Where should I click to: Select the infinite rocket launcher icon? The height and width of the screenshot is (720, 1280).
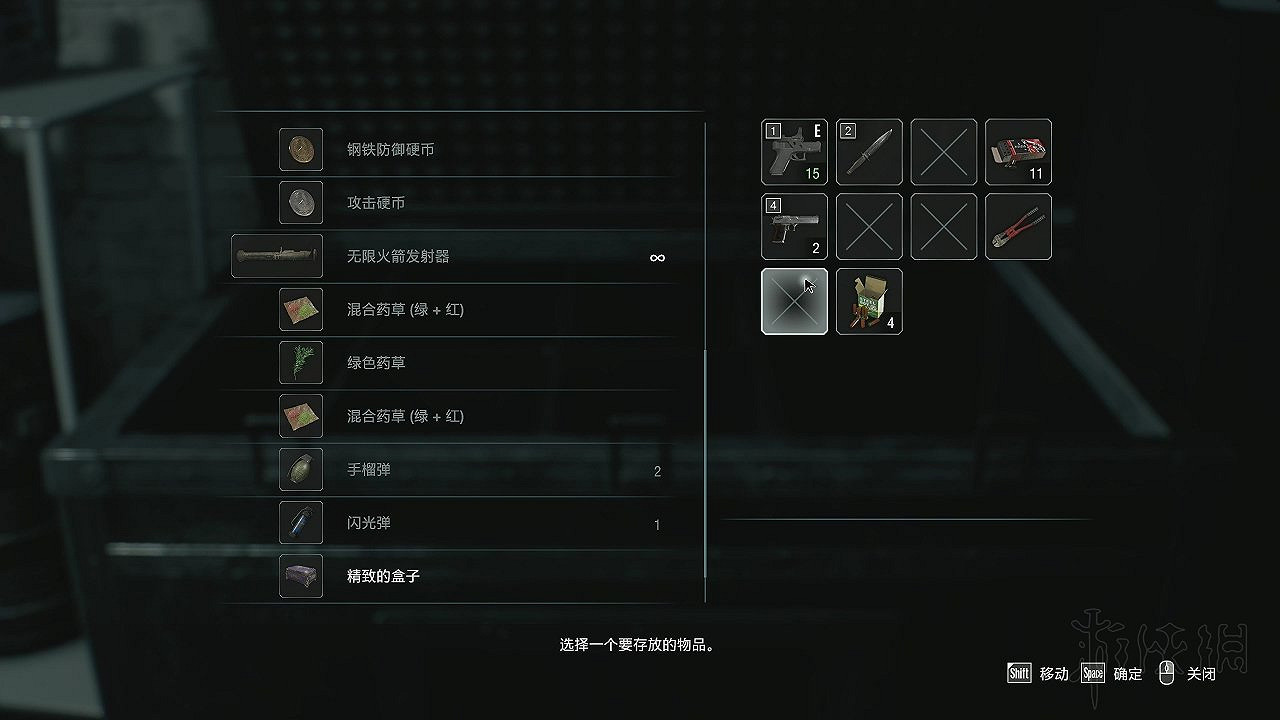tap(277, 256)
